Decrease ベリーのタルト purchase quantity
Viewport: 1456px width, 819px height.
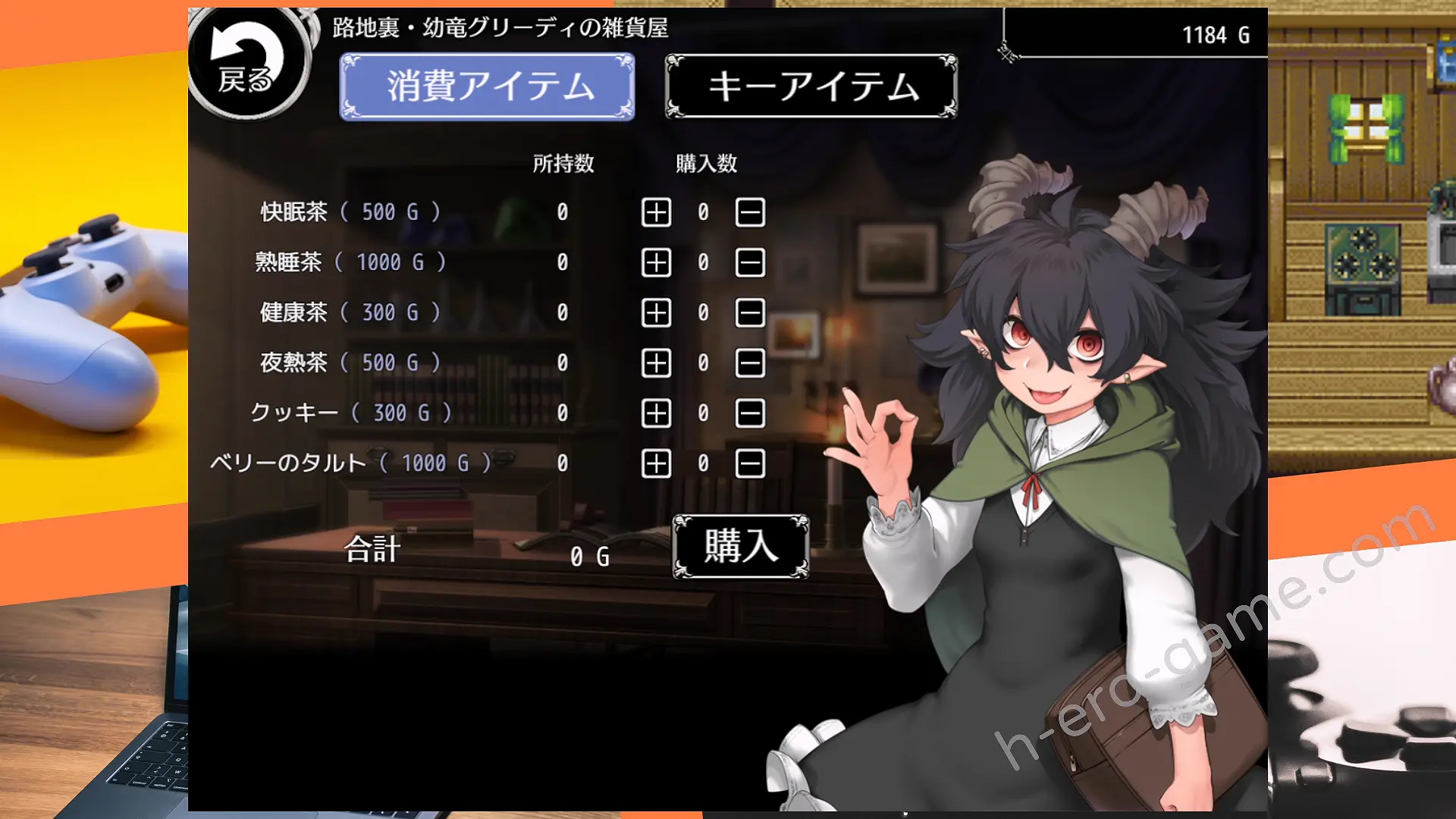pyautogui.click(x=750, y=463)
